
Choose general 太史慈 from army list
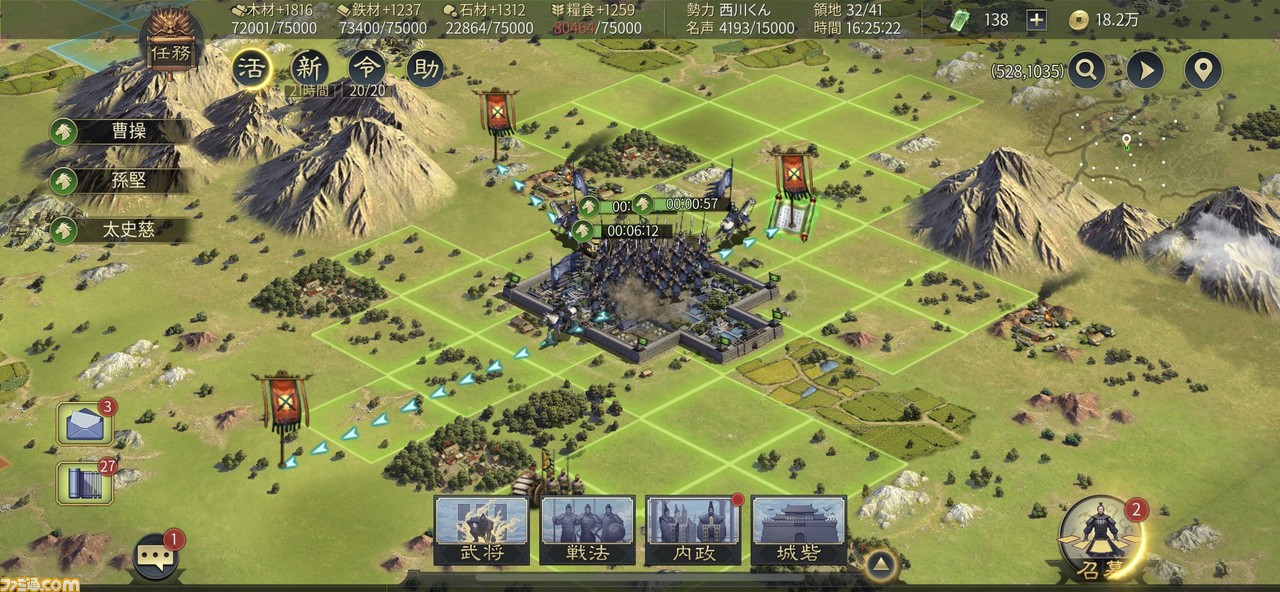click(118, 230)
